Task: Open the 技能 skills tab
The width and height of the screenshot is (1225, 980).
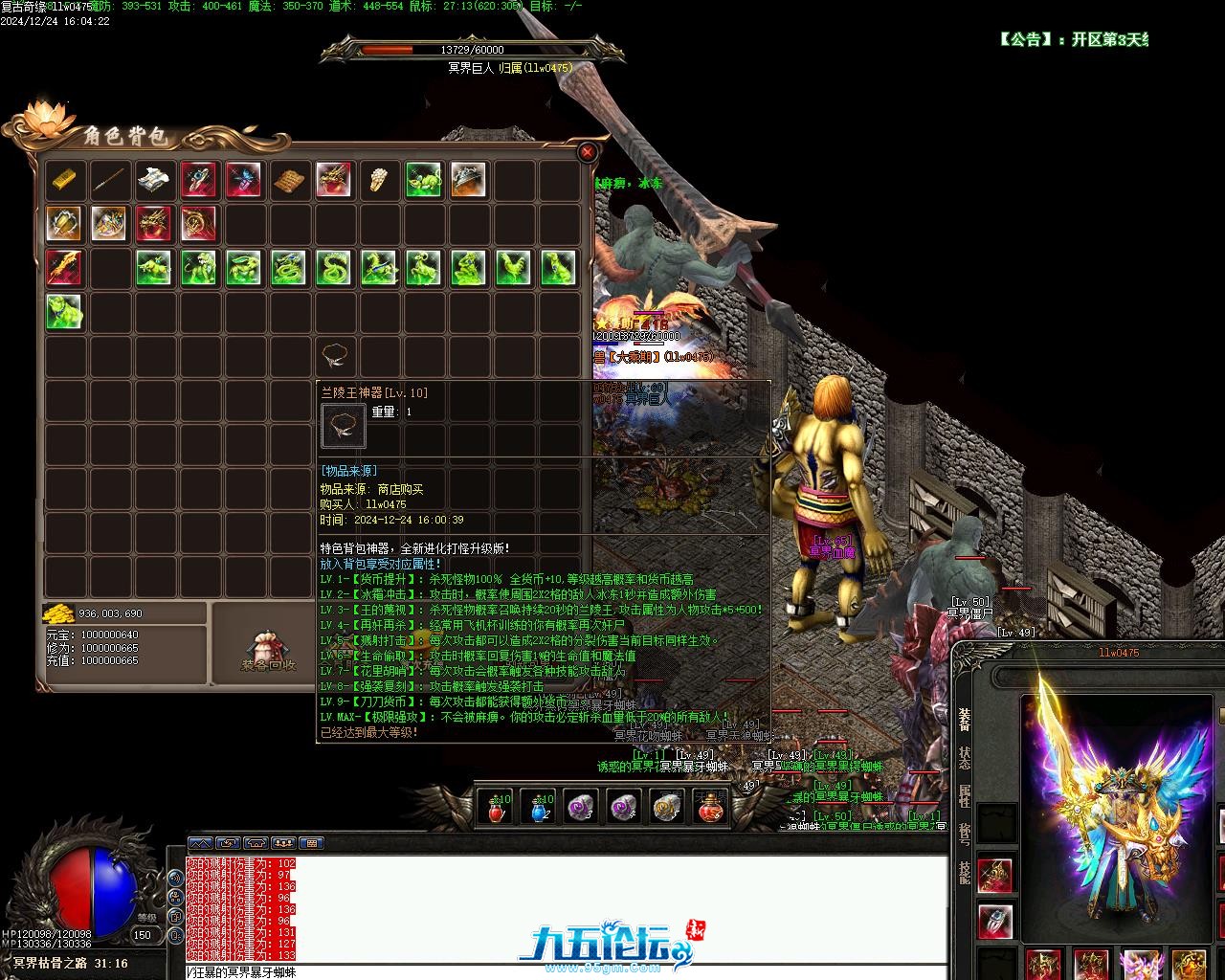Action: click(964, 872)
